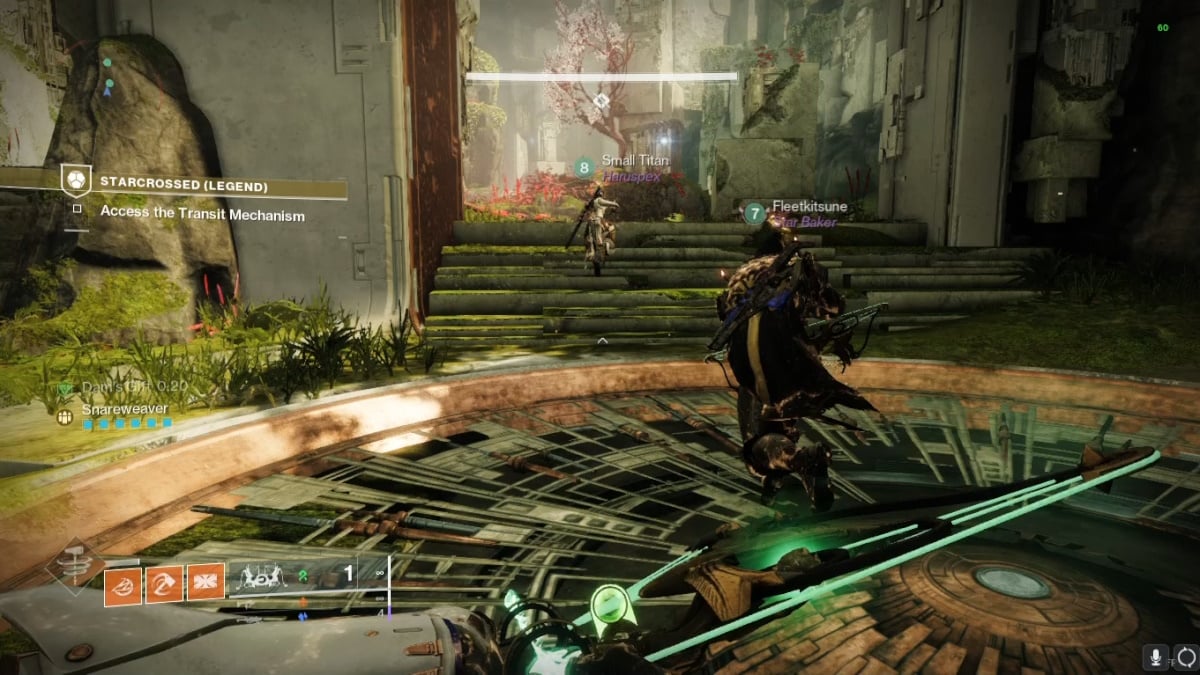1200x675 pixels.
Task: Click the circular refresh arrows overlay button
Action: tap(1186, 657)
